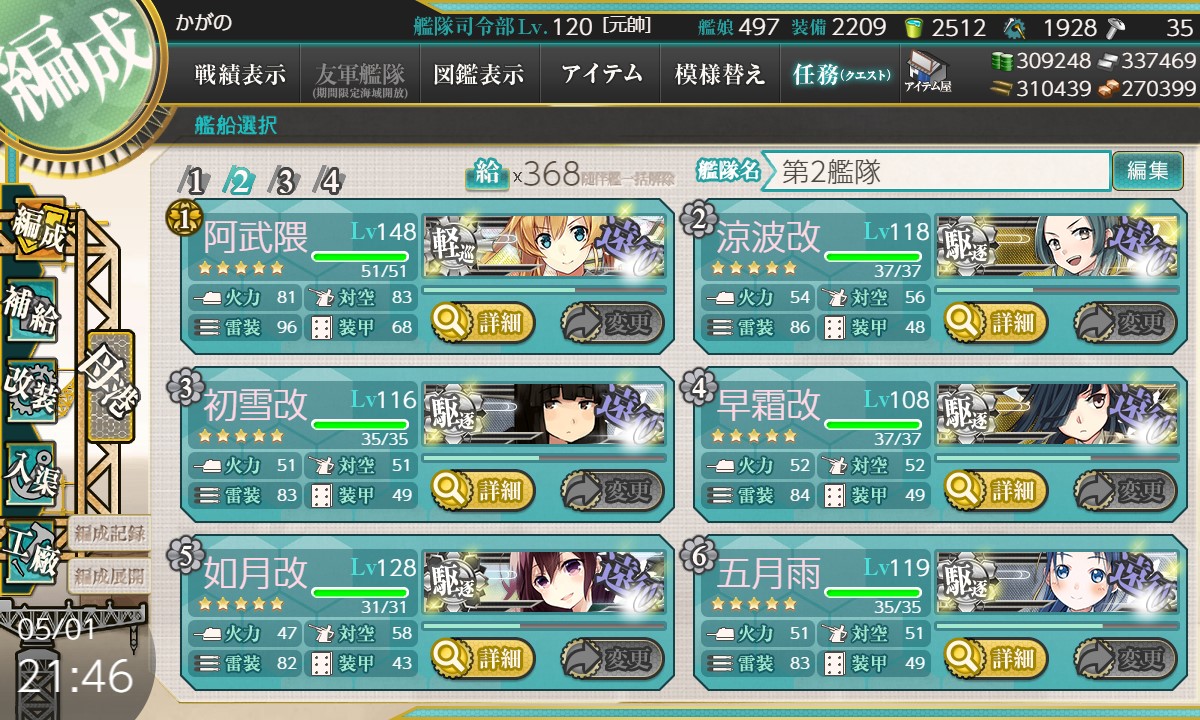1200x720 pixels.
Task: Open the 模様替え furniture menu
Action: coord(720,75)
